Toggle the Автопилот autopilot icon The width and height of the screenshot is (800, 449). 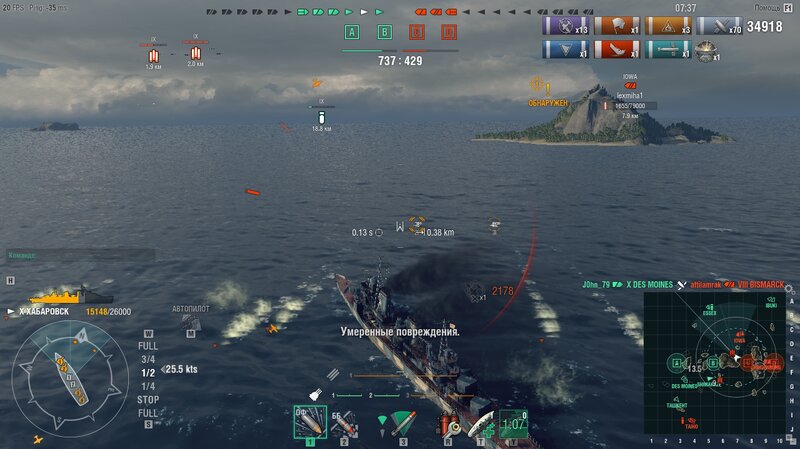pyautogui.click(x=191, y=323)
